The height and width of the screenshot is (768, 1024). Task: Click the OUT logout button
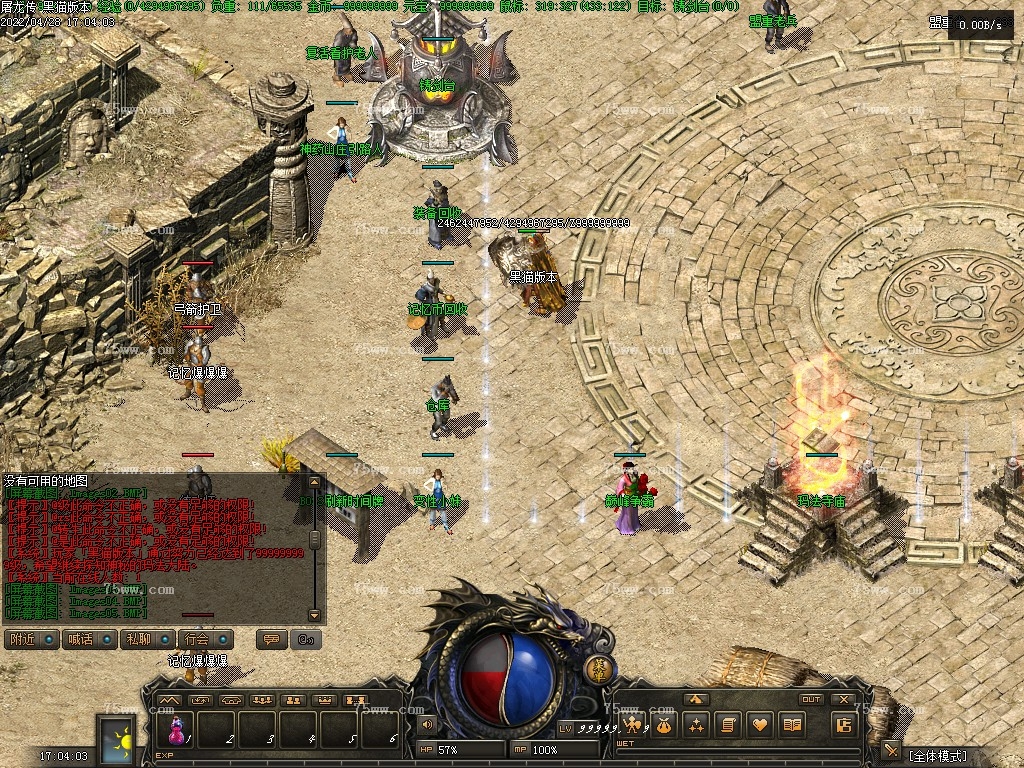tap(811, 699)
